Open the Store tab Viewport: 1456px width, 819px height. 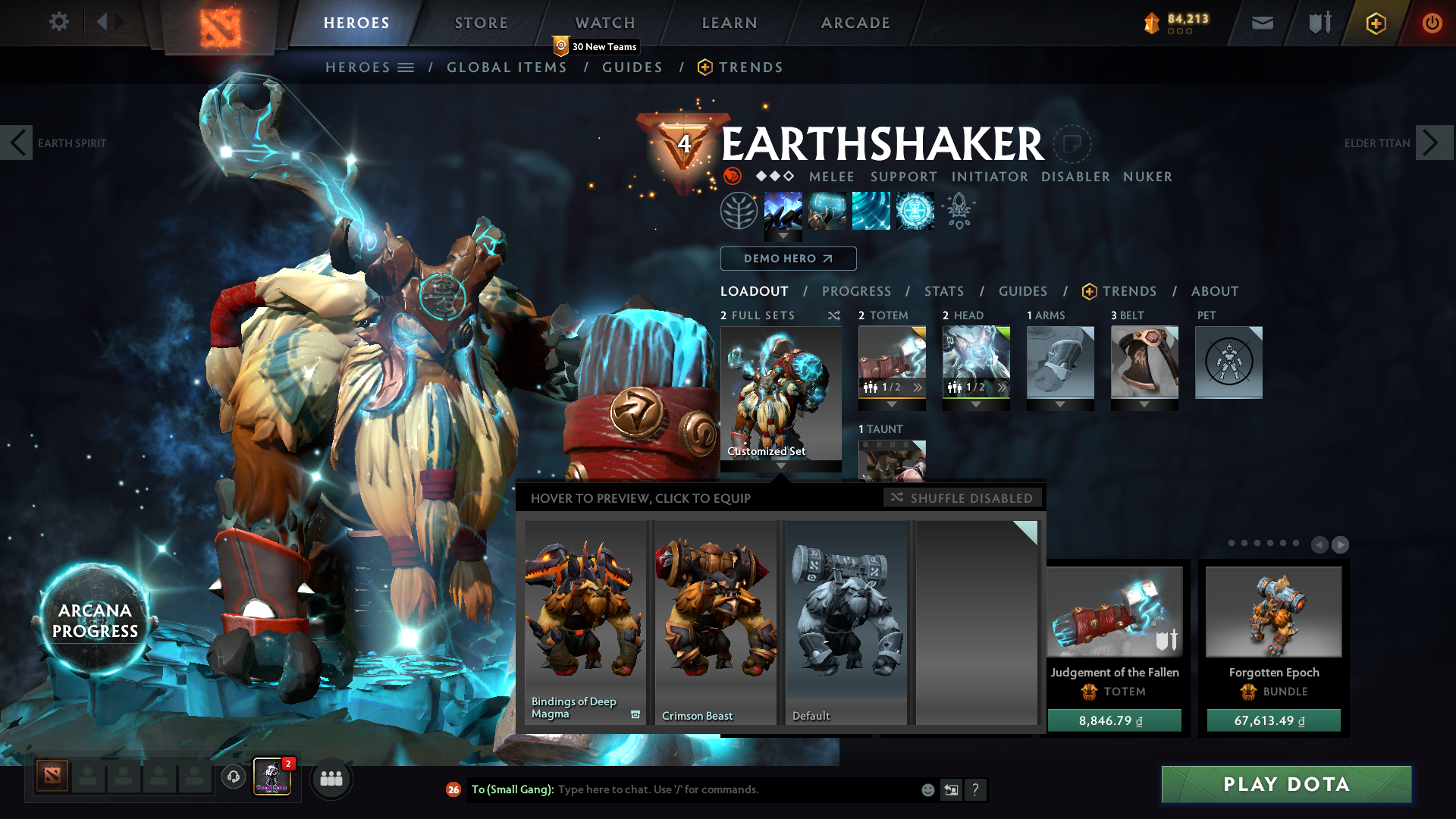coord(482,23)
